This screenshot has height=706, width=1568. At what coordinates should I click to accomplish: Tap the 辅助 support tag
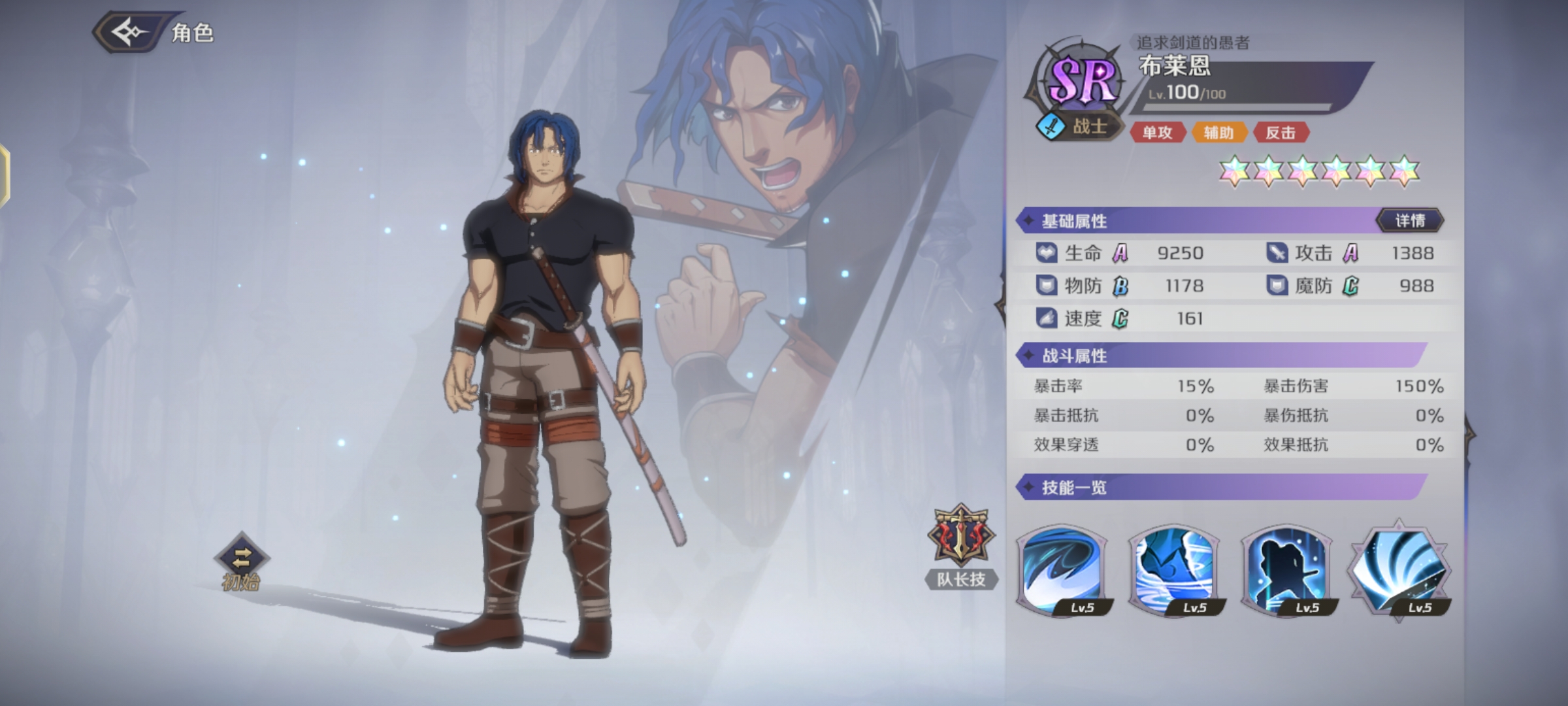[x=1218, y=133]
